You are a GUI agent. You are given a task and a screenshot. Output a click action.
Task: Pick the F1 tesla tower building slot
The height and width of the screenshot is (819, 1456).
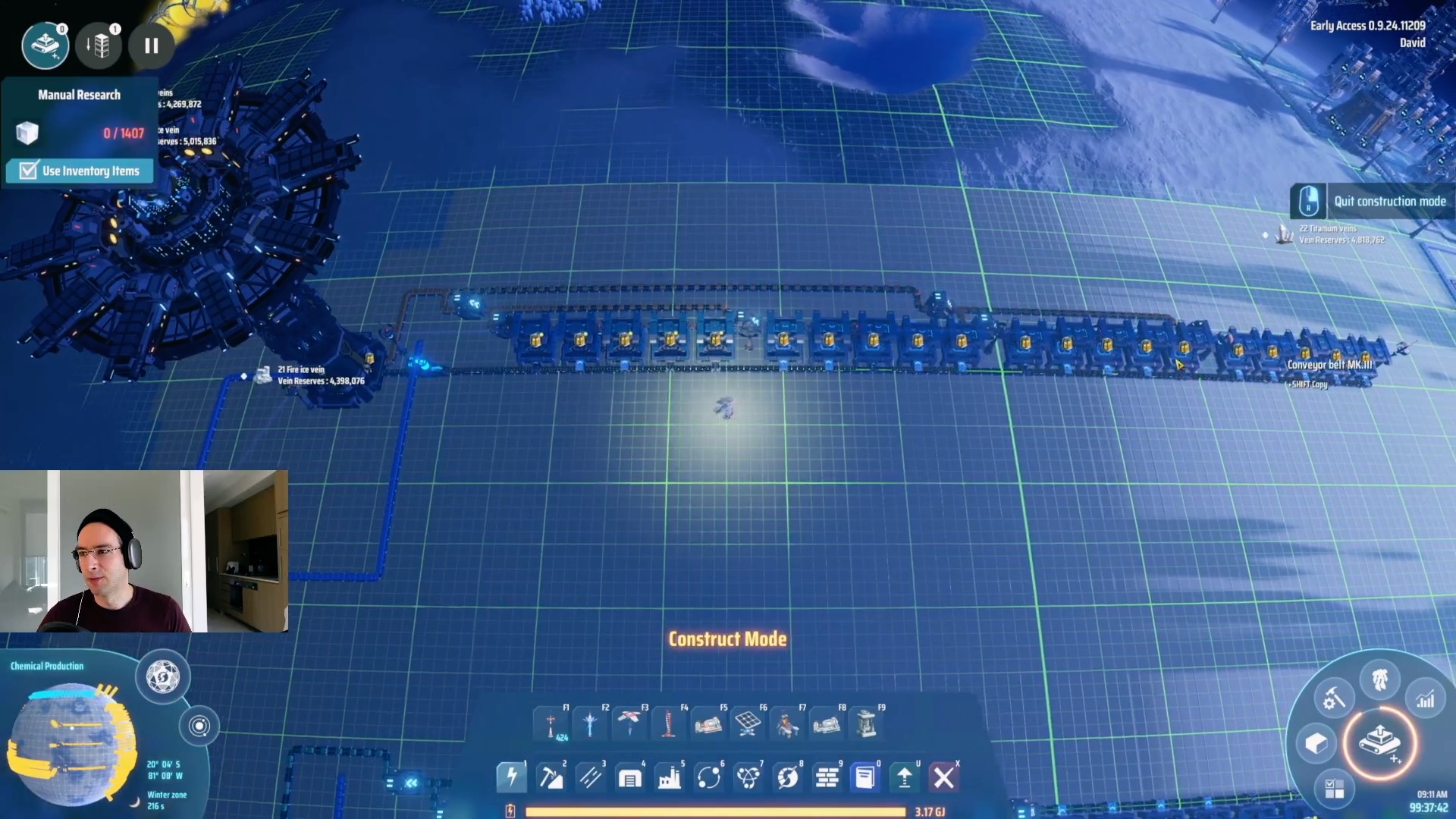click(551, 724)
